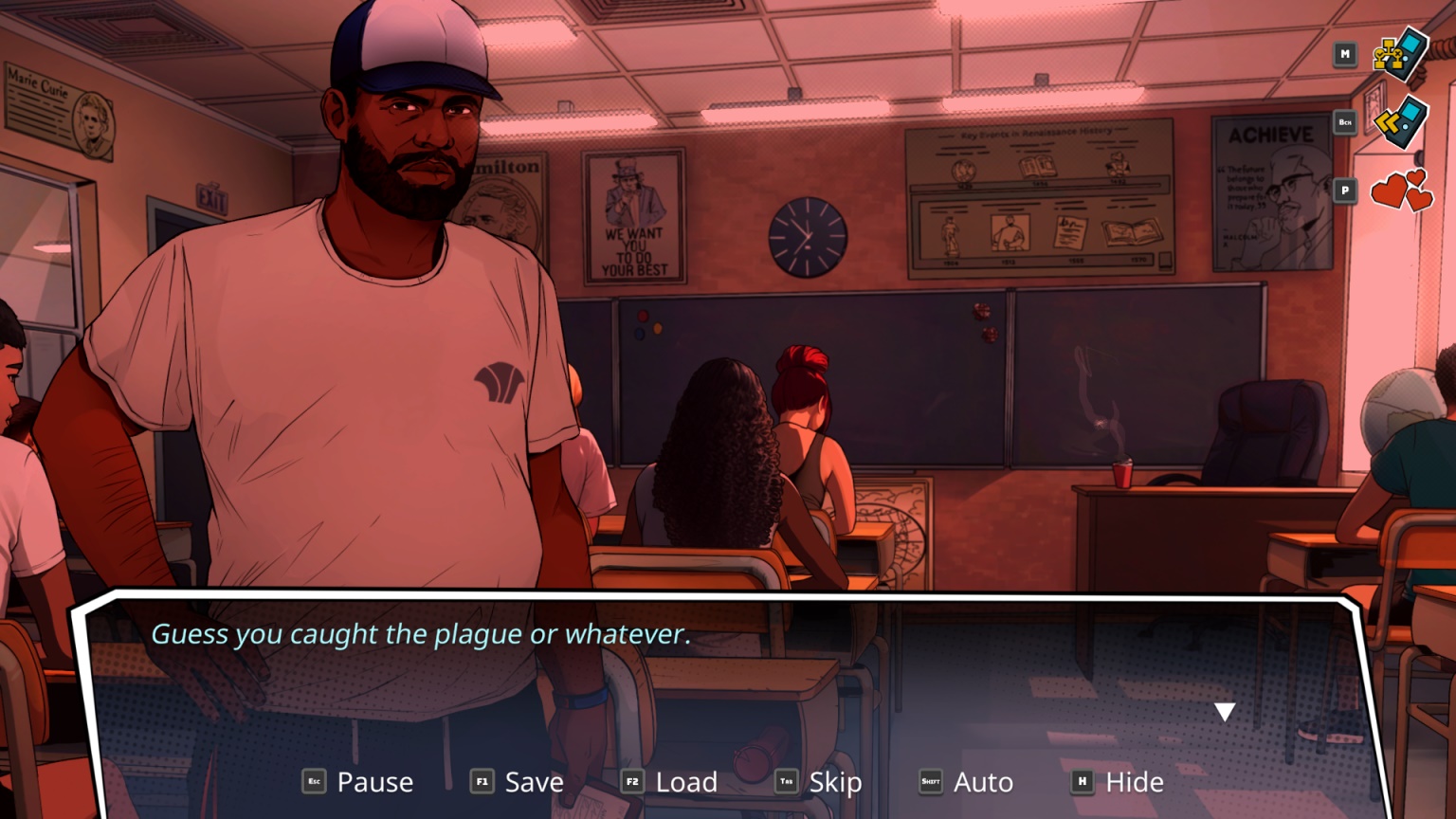Toggle Skip mode for dialogue
1456x819 pixels.
834,782
